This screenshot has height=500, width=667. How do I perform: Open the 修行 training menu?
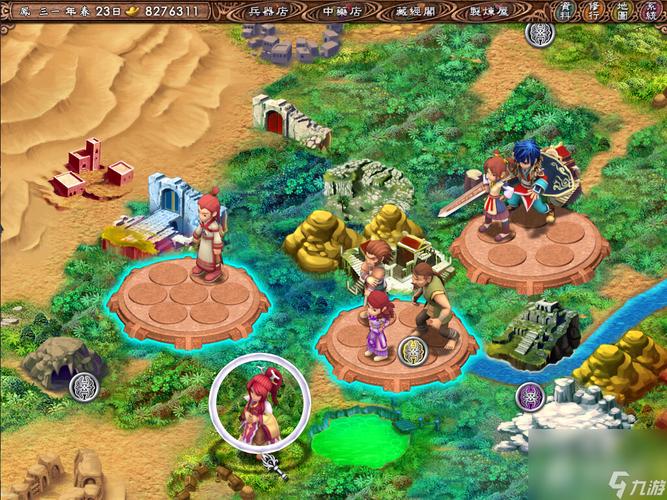[594, 12]
